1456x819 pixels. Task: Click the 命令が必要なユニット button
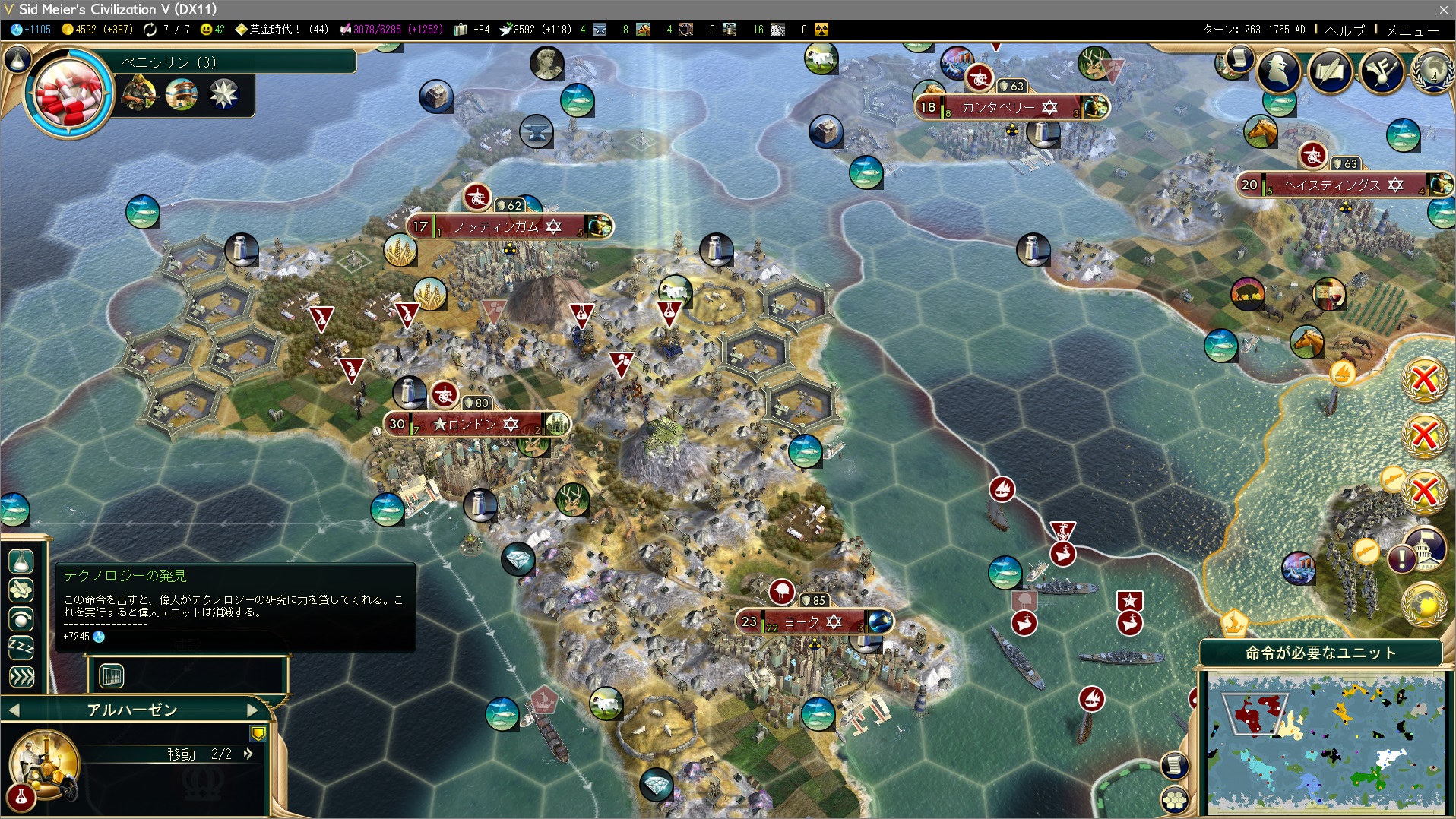tap(1321, 653)
